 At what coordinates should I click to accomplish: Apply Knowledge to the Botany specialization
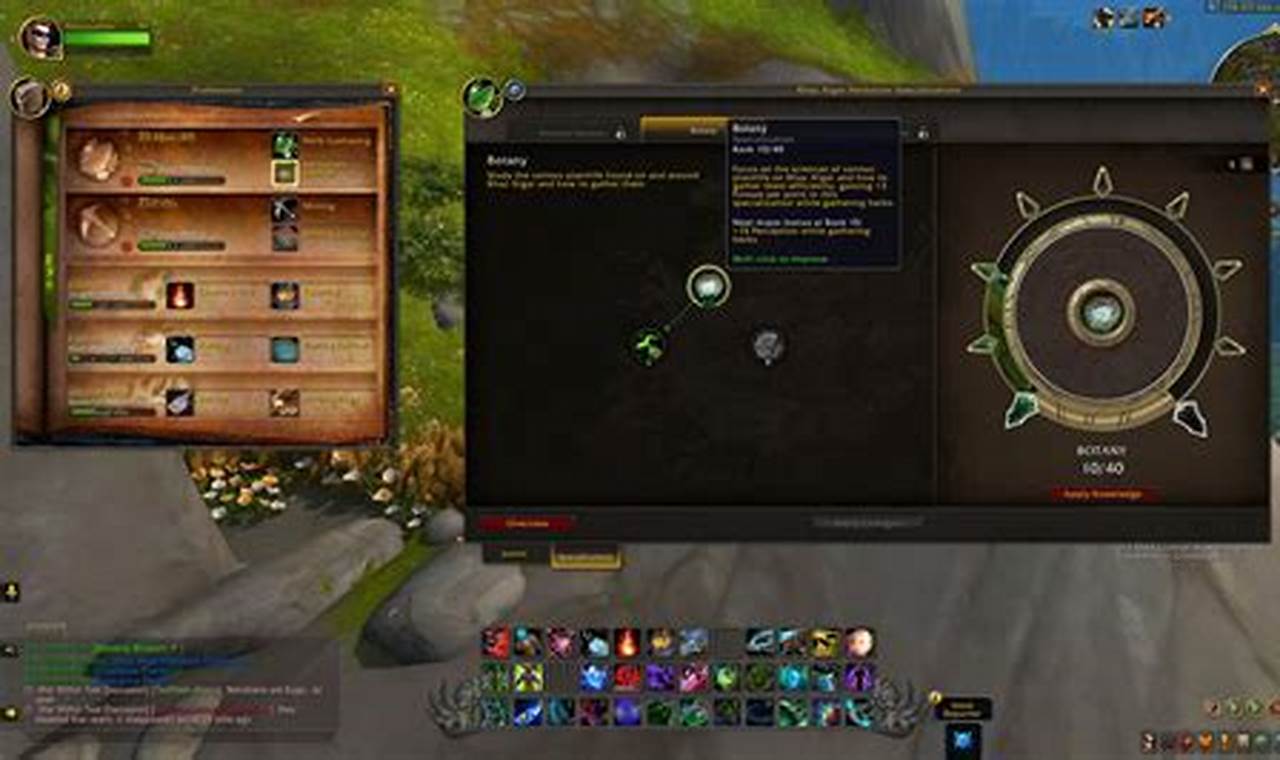click(x=1105, y=494)
